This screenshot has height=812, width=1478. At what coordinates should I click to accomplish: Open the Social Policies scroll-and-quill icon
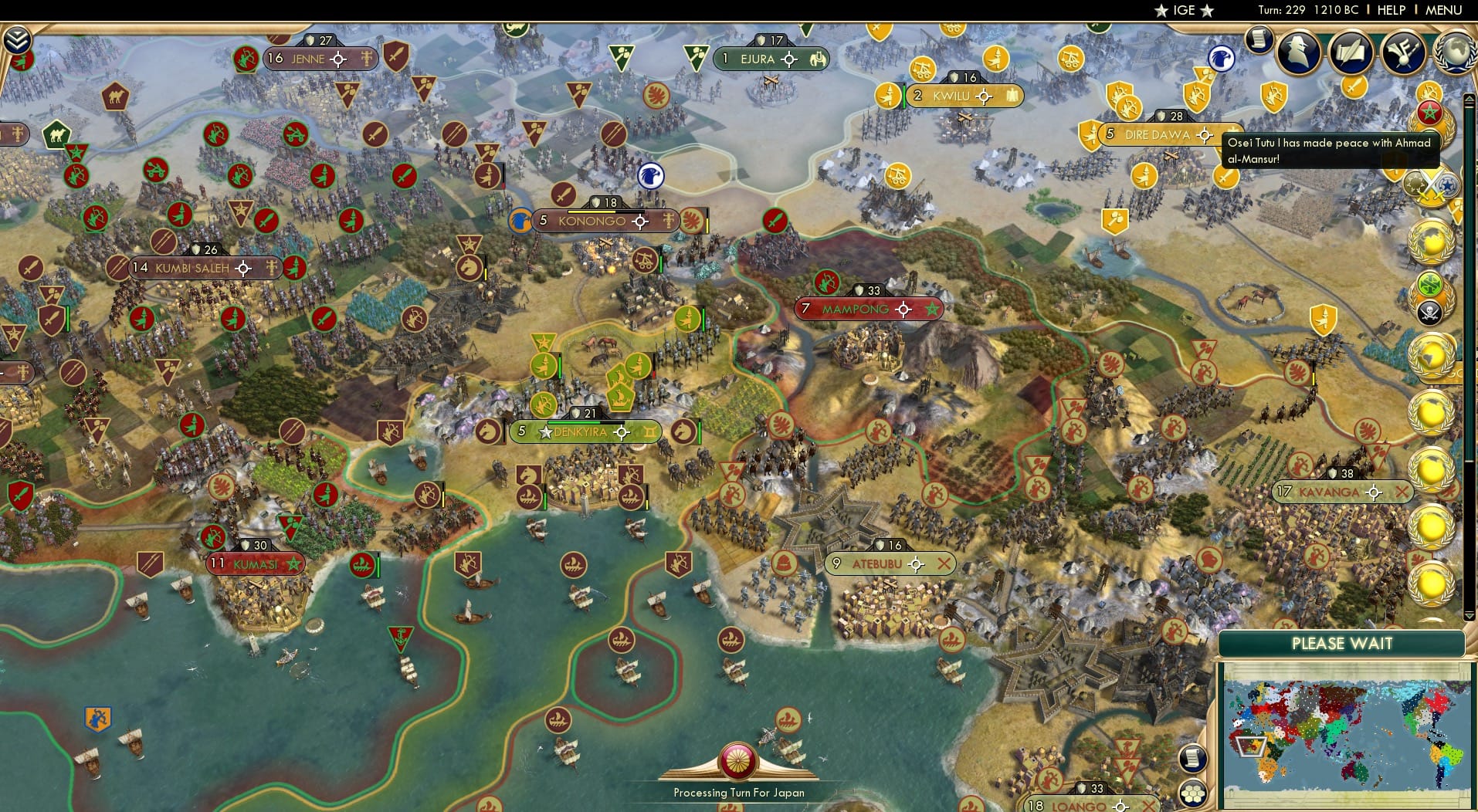1351,52
